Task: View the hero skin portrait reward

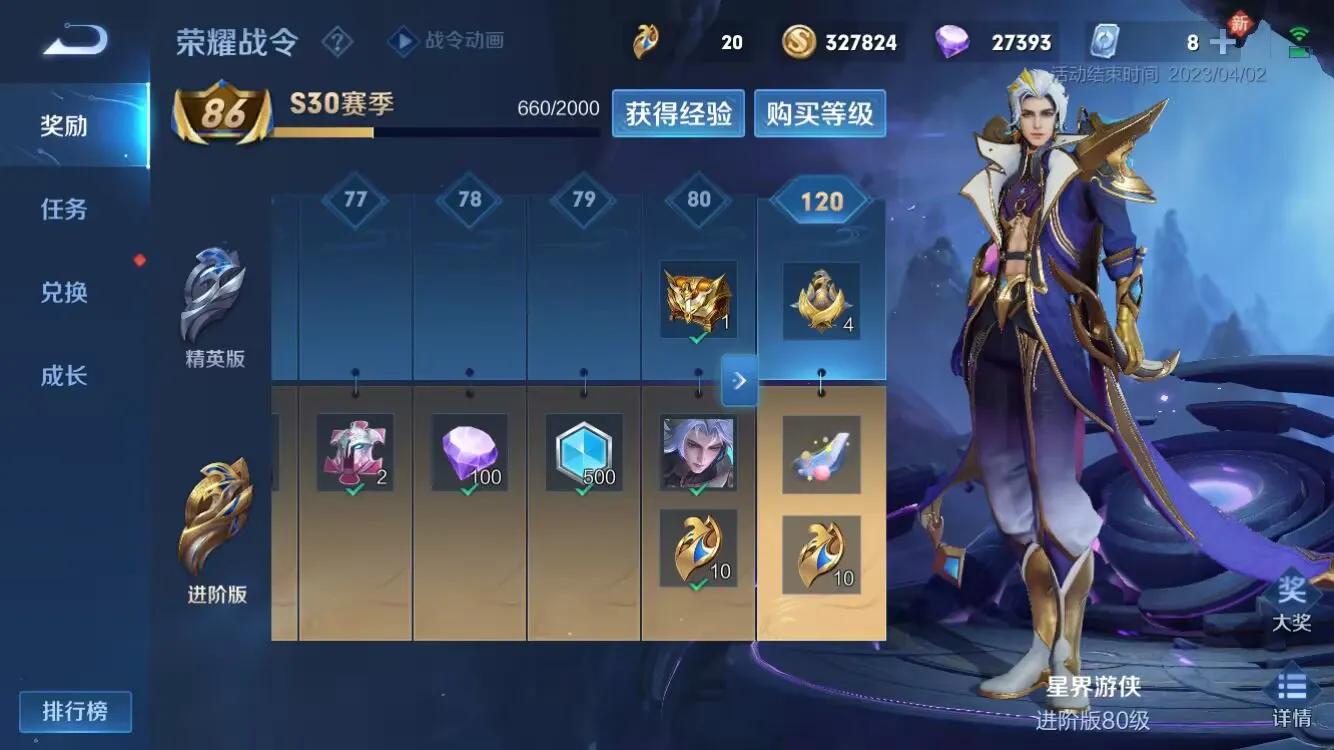Action: tap(698, 453)
